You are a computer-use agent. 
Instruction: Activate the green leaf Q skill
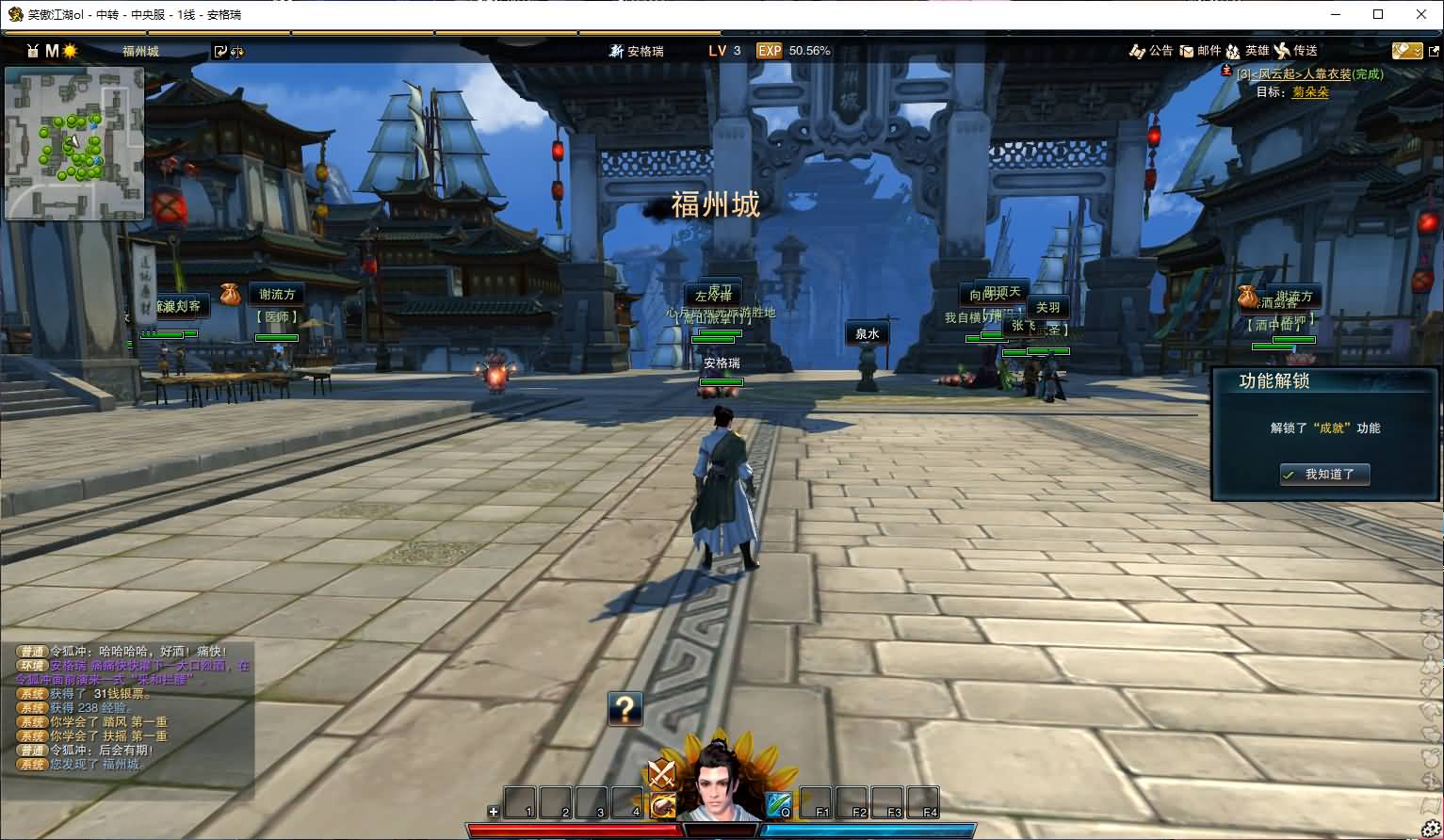point(778,805)
